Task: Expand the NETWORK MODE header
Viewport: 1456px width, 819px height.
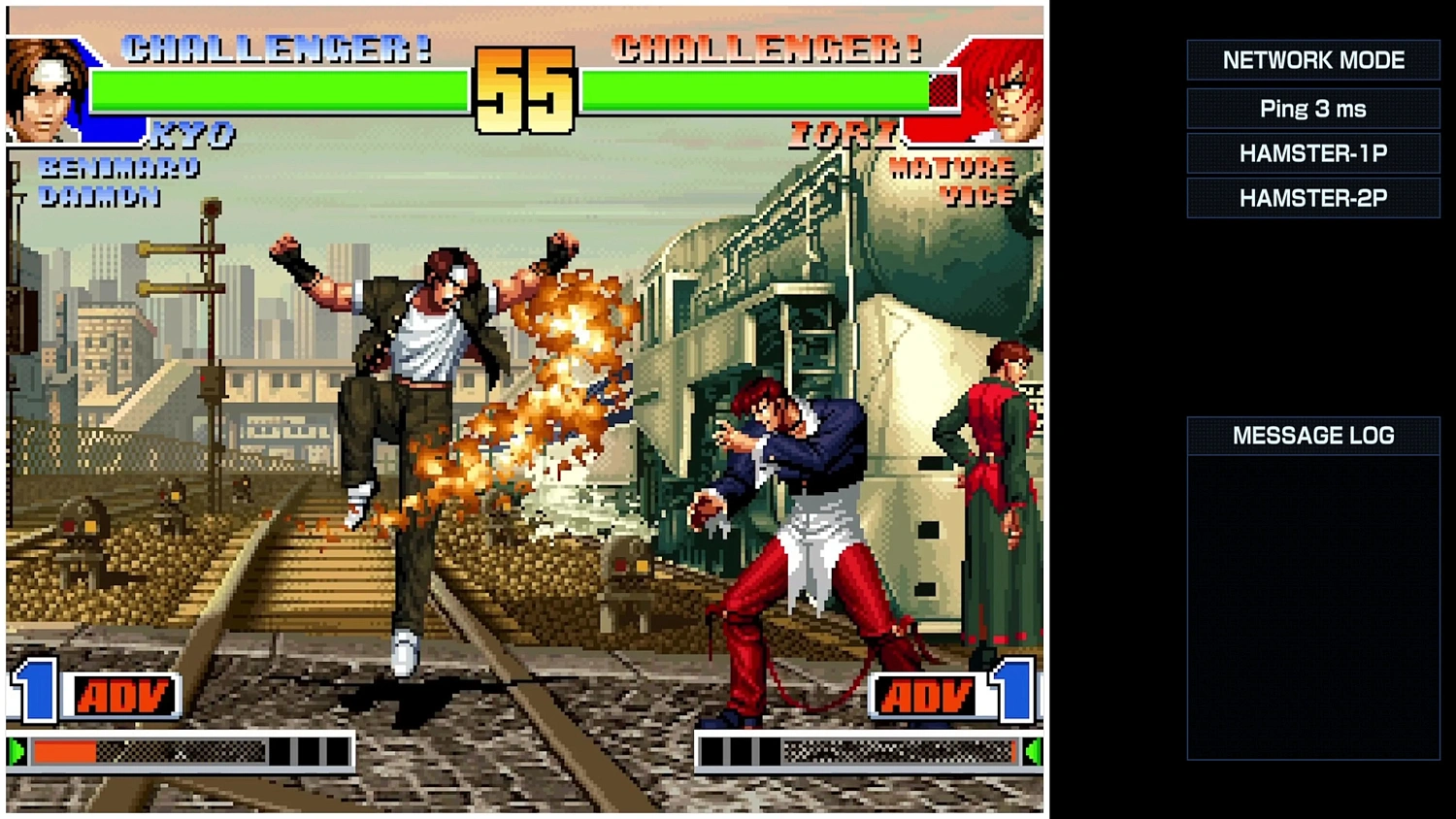Action: click(x=1312, y=59)
